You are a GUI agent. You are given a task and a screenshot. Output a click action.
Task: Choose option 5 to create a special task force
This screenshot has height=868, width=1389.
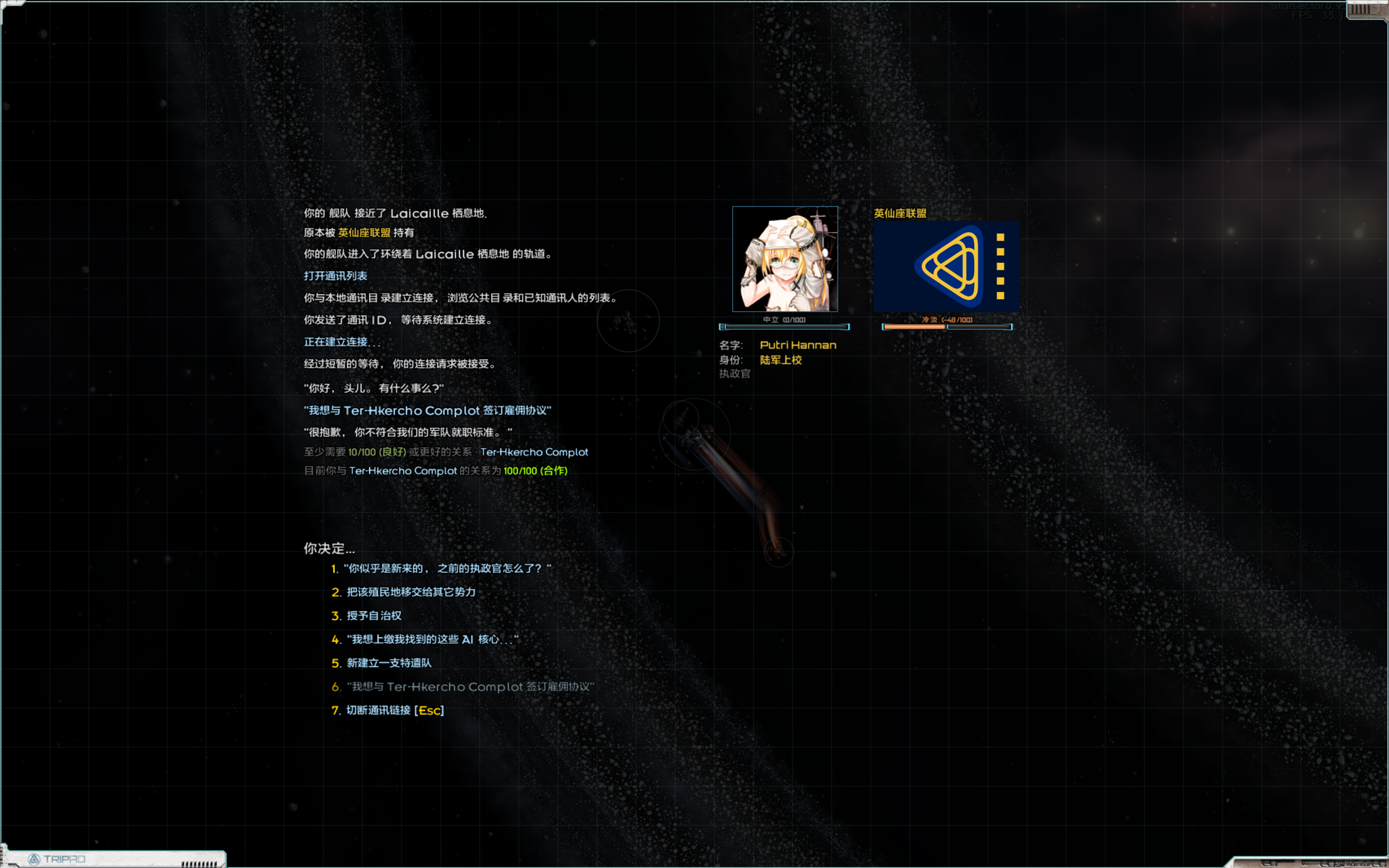389,662
